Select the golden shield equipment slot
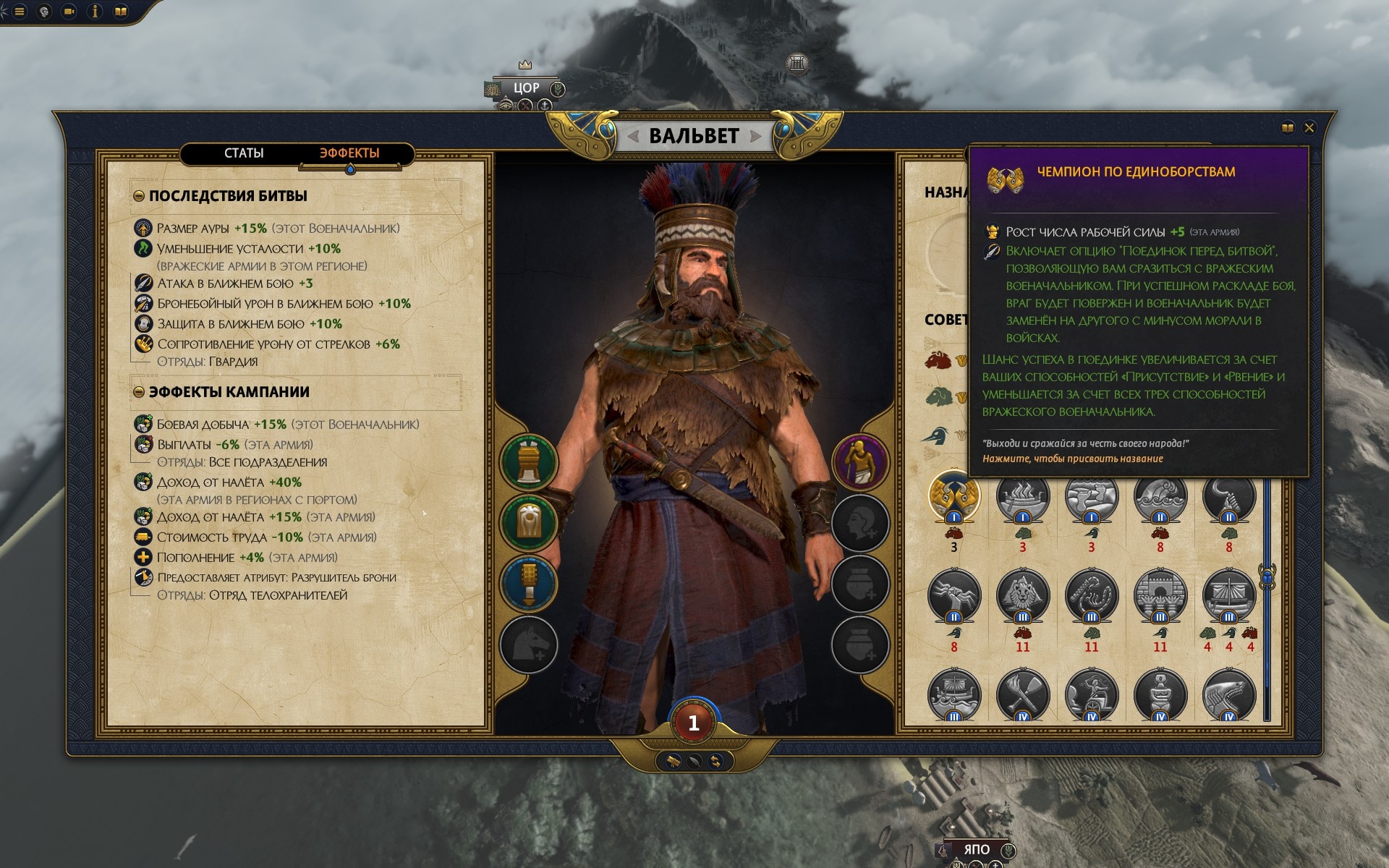The height and width of the screenshot is (868, 1389). 529,522
